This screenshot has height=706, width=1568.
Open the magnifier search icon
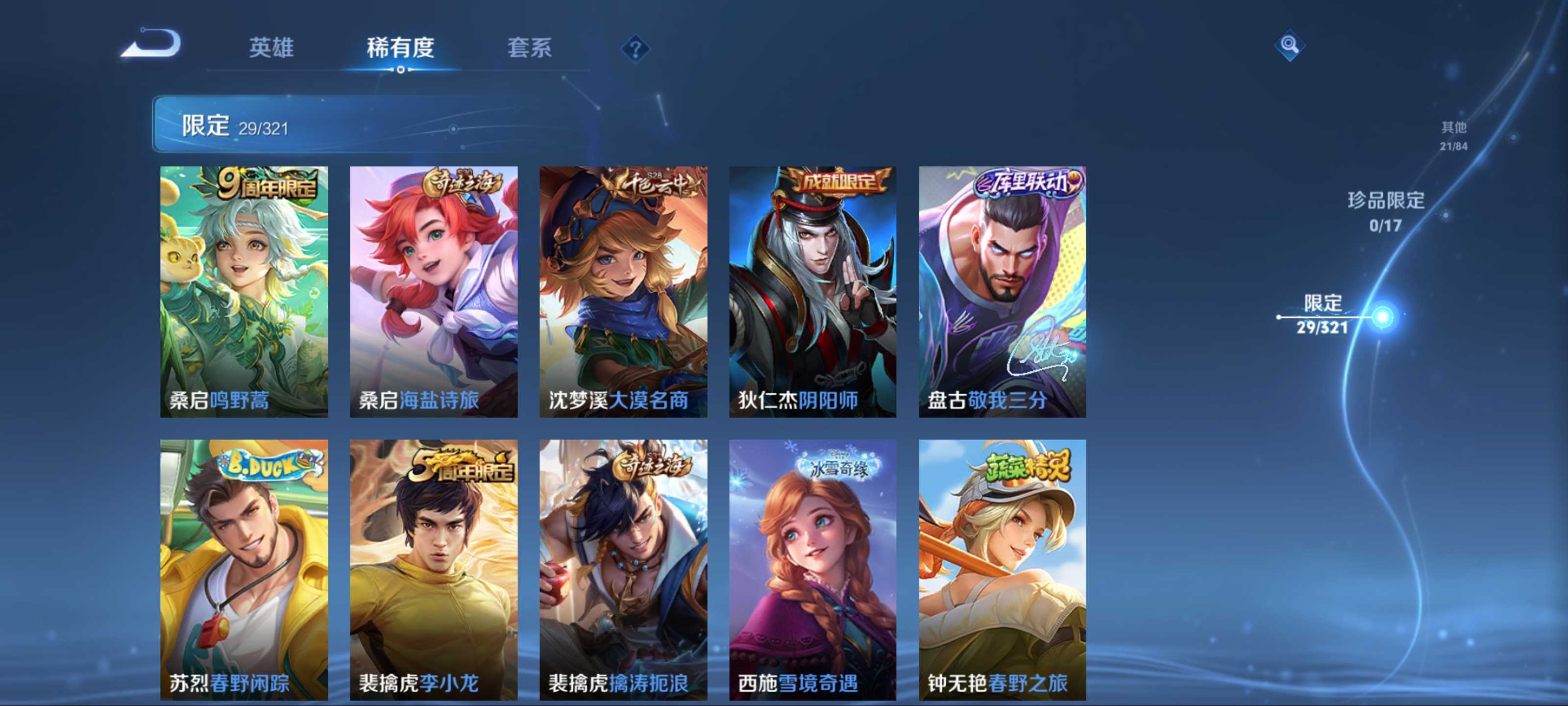(1289, 45)
